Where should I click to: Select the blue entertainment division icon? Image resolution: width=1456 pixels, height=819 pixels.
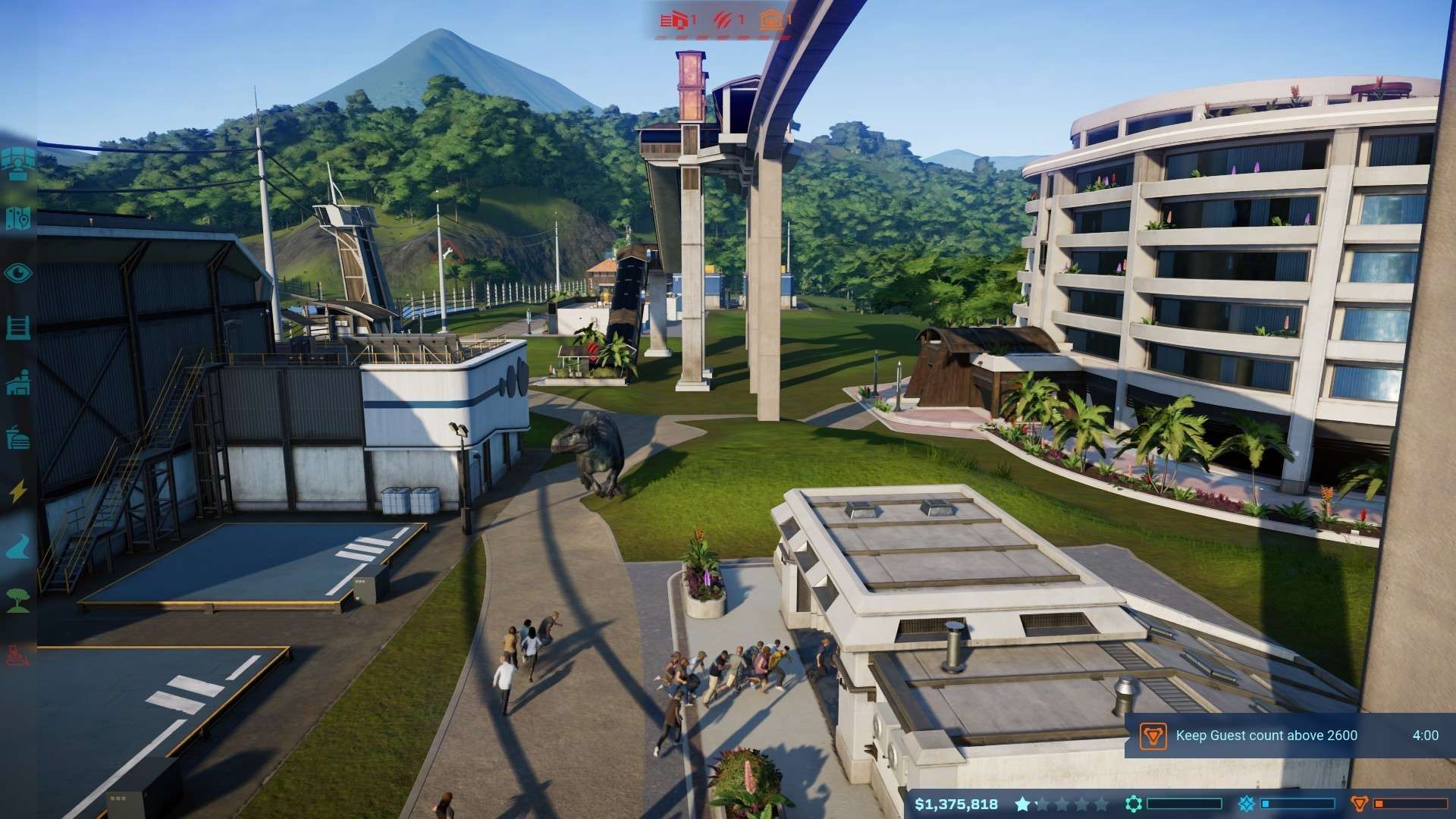(1246, 804)
